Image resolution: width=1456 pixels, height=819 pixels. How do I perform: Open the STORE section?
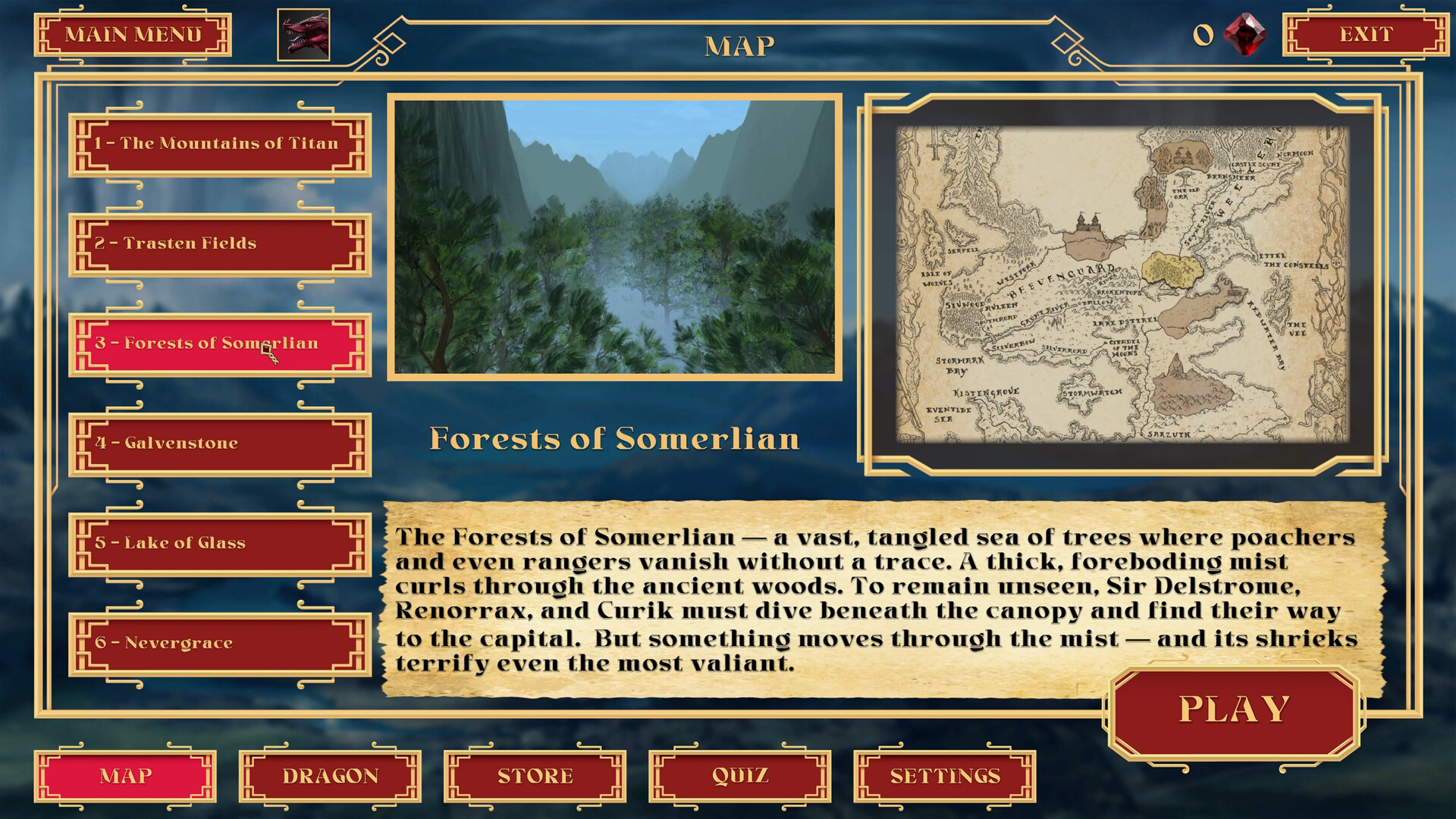533,777
